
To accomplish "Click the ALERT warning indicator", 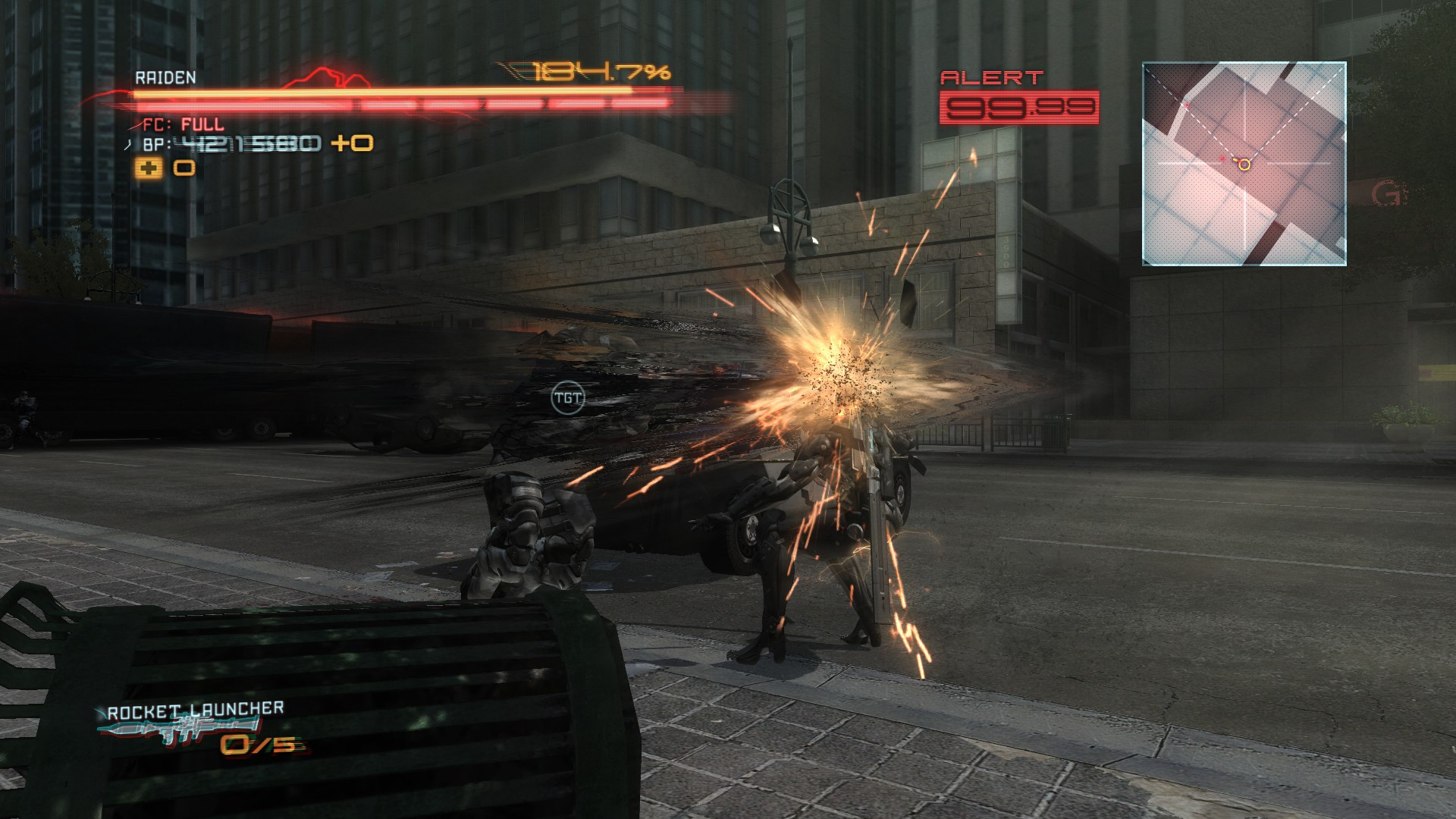I will click(x=993, y=78).
